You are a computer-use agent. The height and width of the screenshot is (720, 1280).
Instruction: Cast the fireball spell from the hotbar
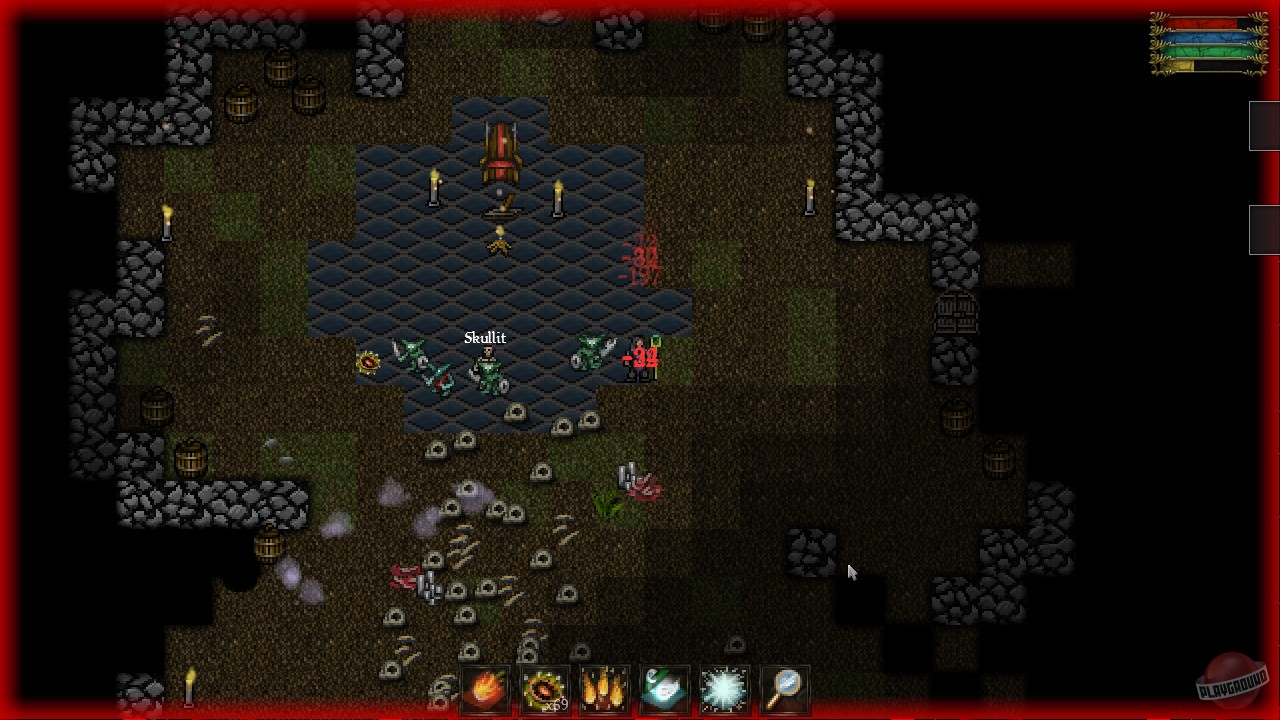[485, 688]
